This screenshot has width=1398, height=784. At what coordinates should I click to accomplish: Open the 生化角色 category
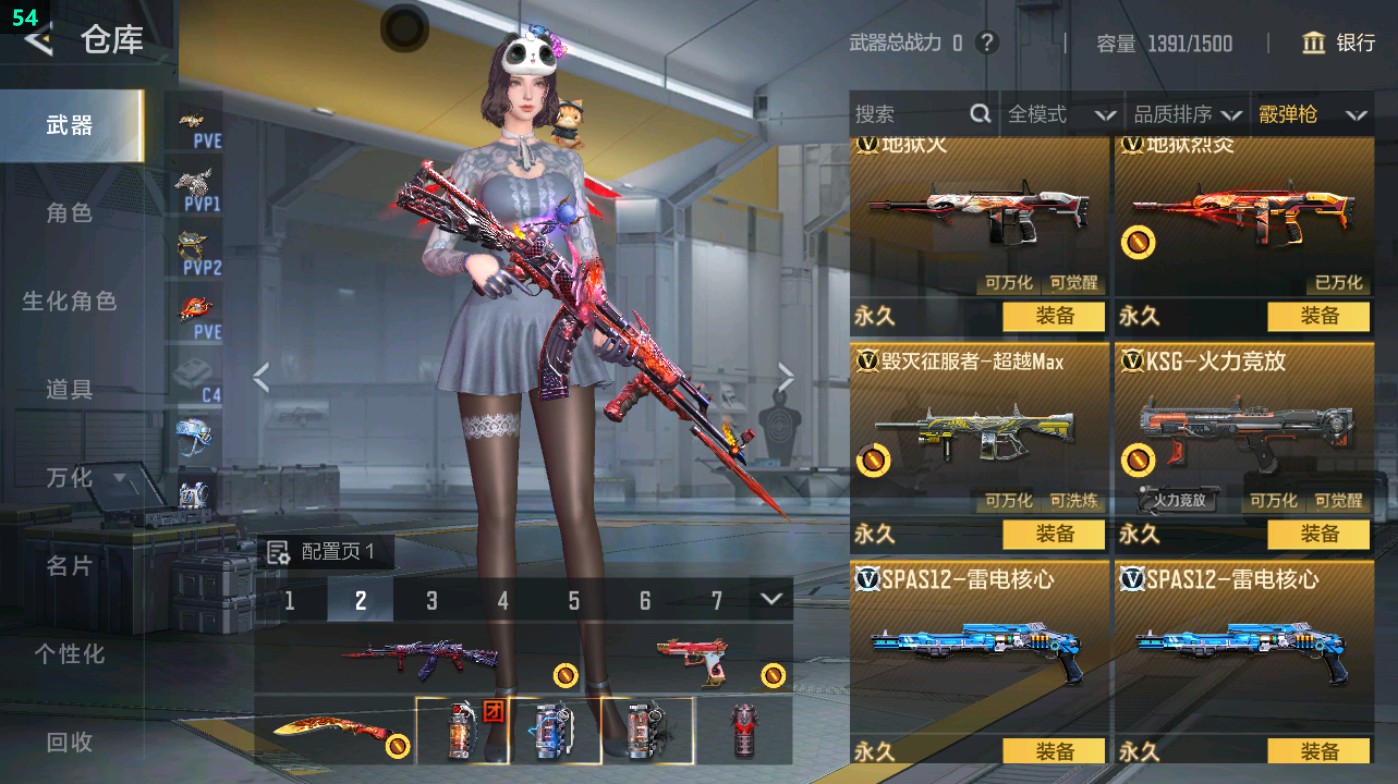click(69, 301)
